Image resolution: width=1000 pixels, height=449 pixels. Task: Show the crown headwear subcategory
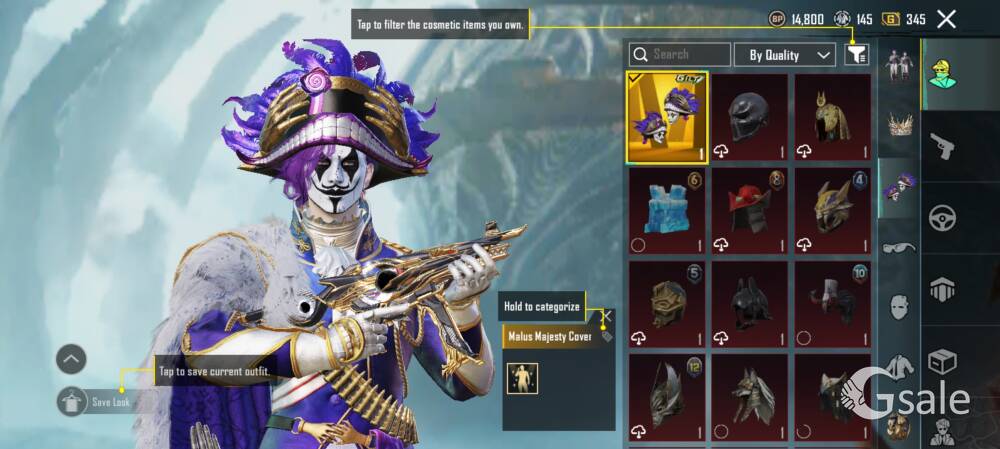pyautogui.click(x=900, y=125)
